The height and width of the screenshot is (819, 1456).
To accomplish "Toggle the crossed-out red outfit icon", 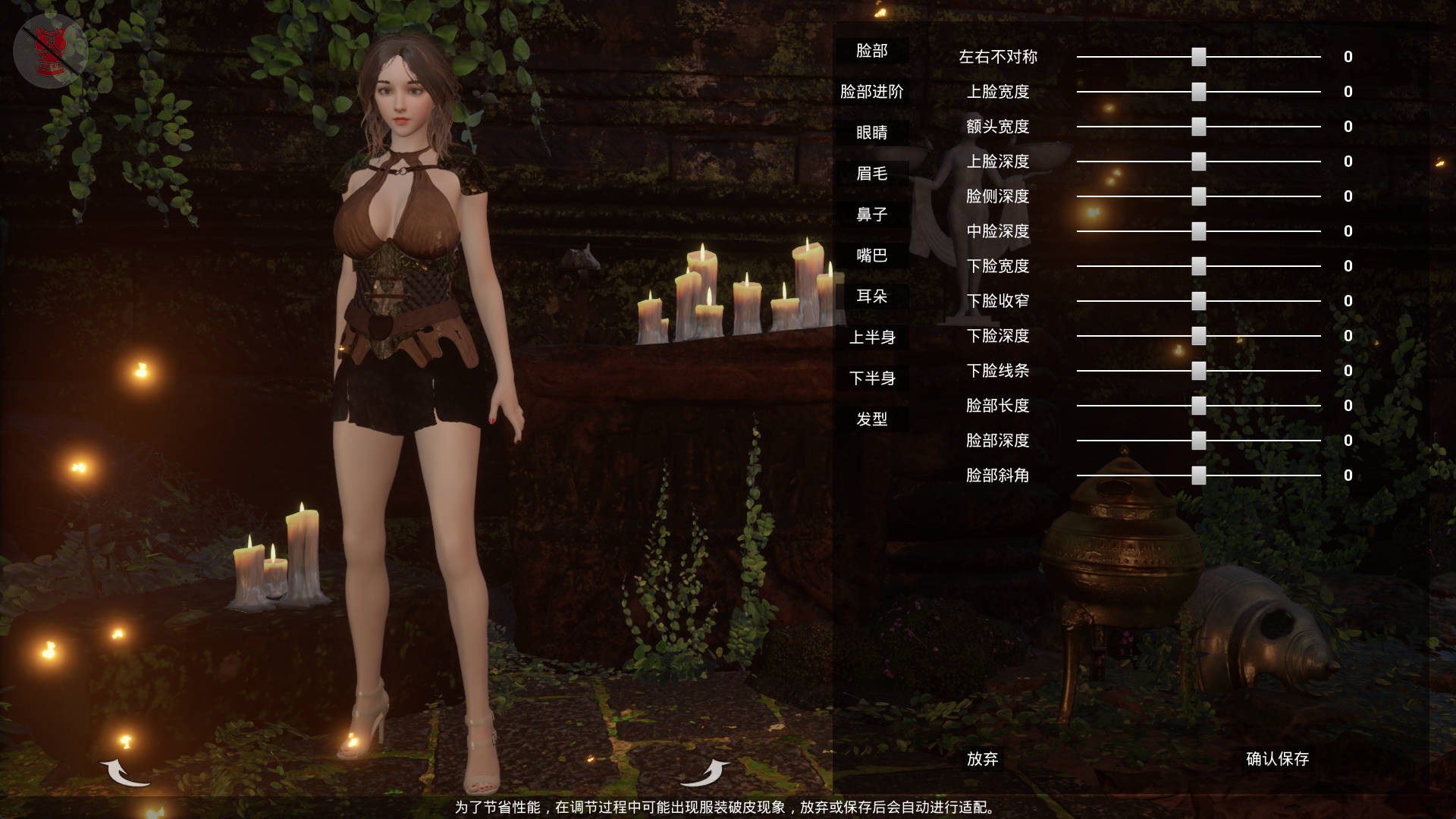I will [51, 51].
